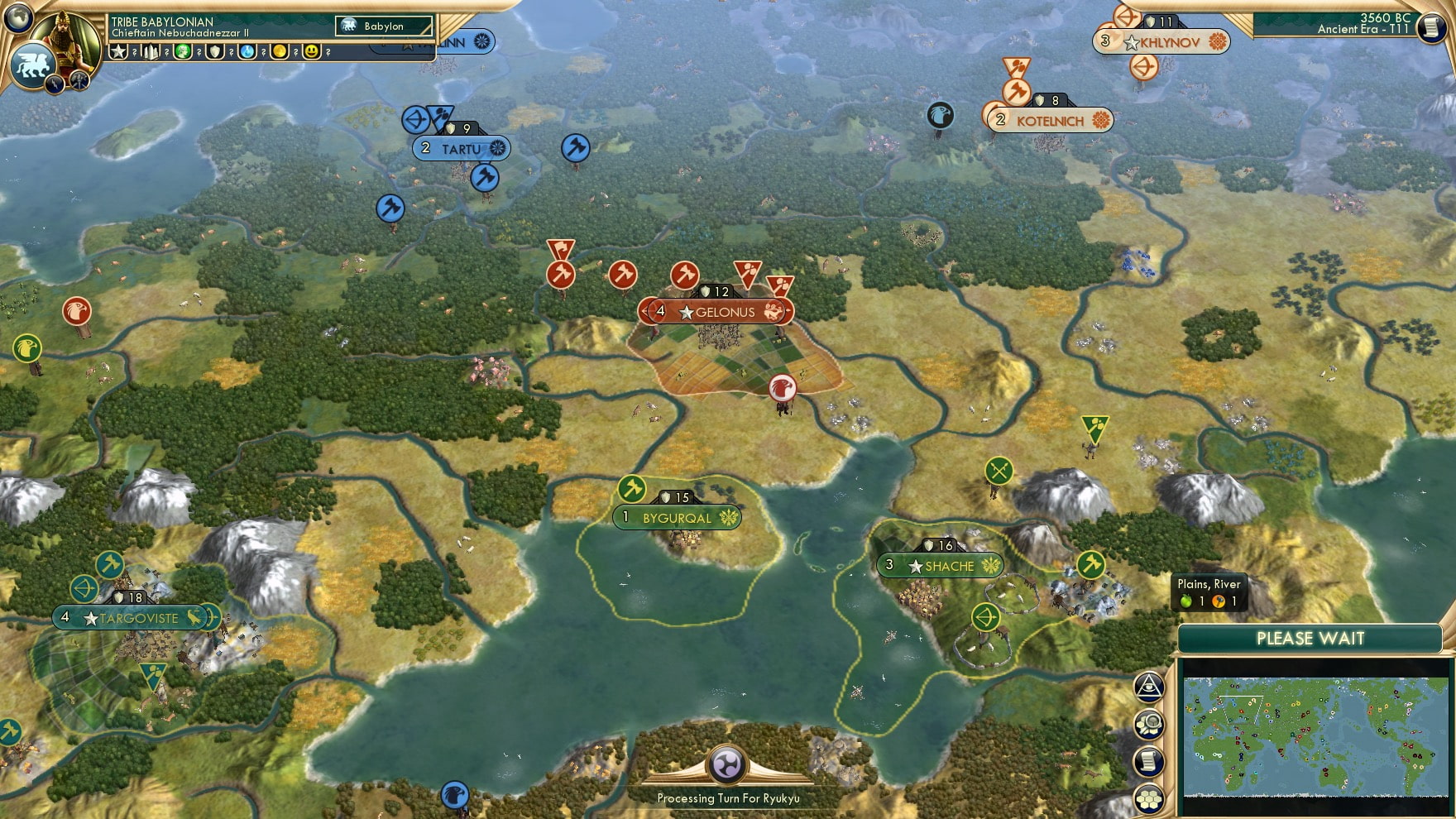Screen dimensions: 1456x819
Task: Select the Gelonus city banner
Action: tap(716, 312)
